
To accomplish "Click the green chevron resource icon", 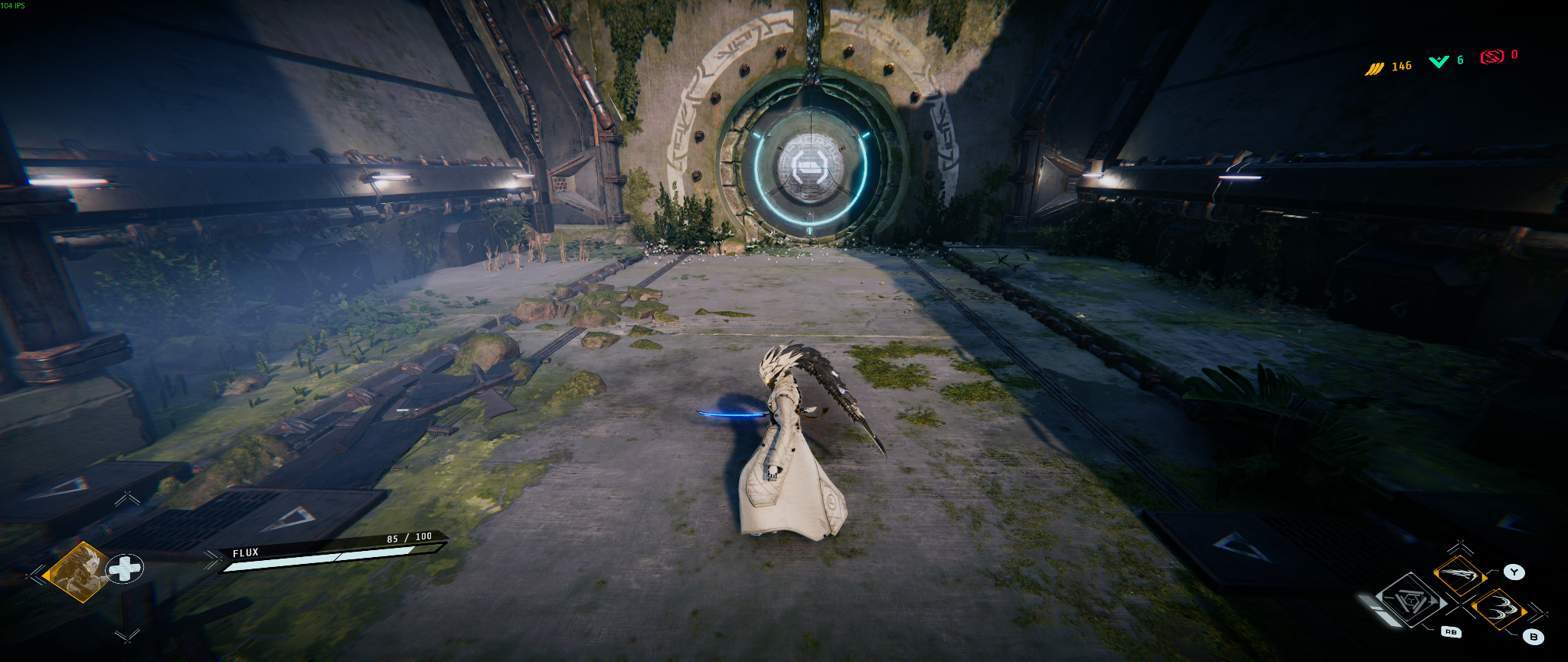I will coord(1439,61).
